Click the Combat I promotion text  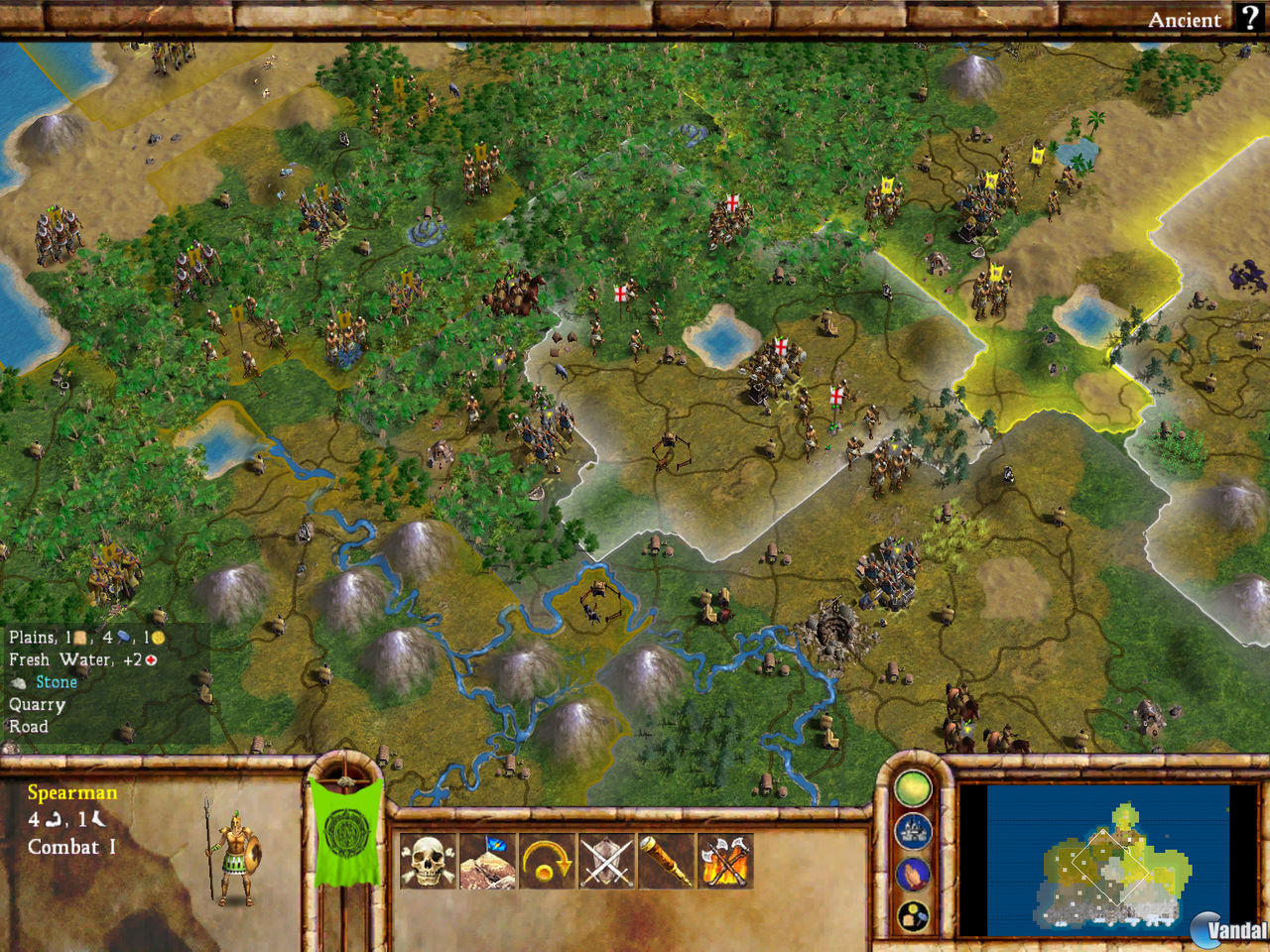click(x=72, y=848)
